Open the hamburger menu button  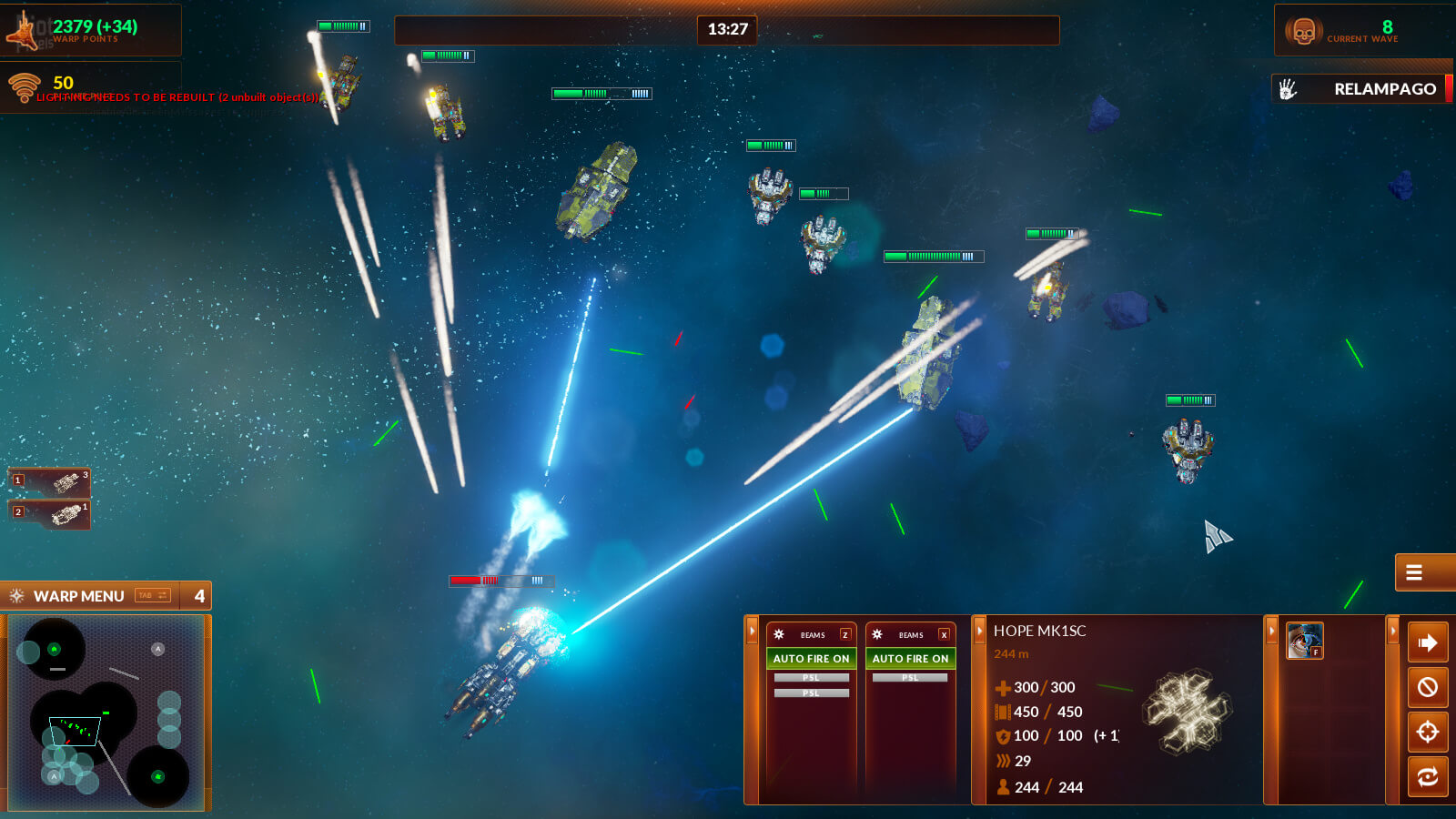click(1414, 572)
